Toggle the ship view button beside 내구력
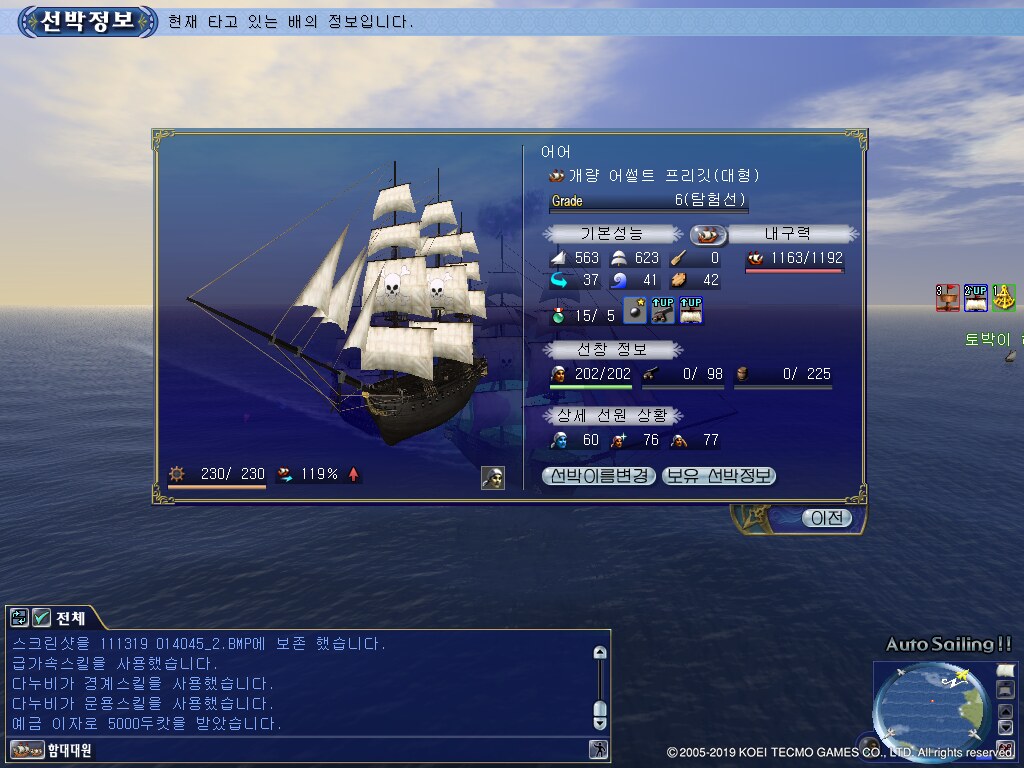This screenshot has height=768, width=1024. 708,234
